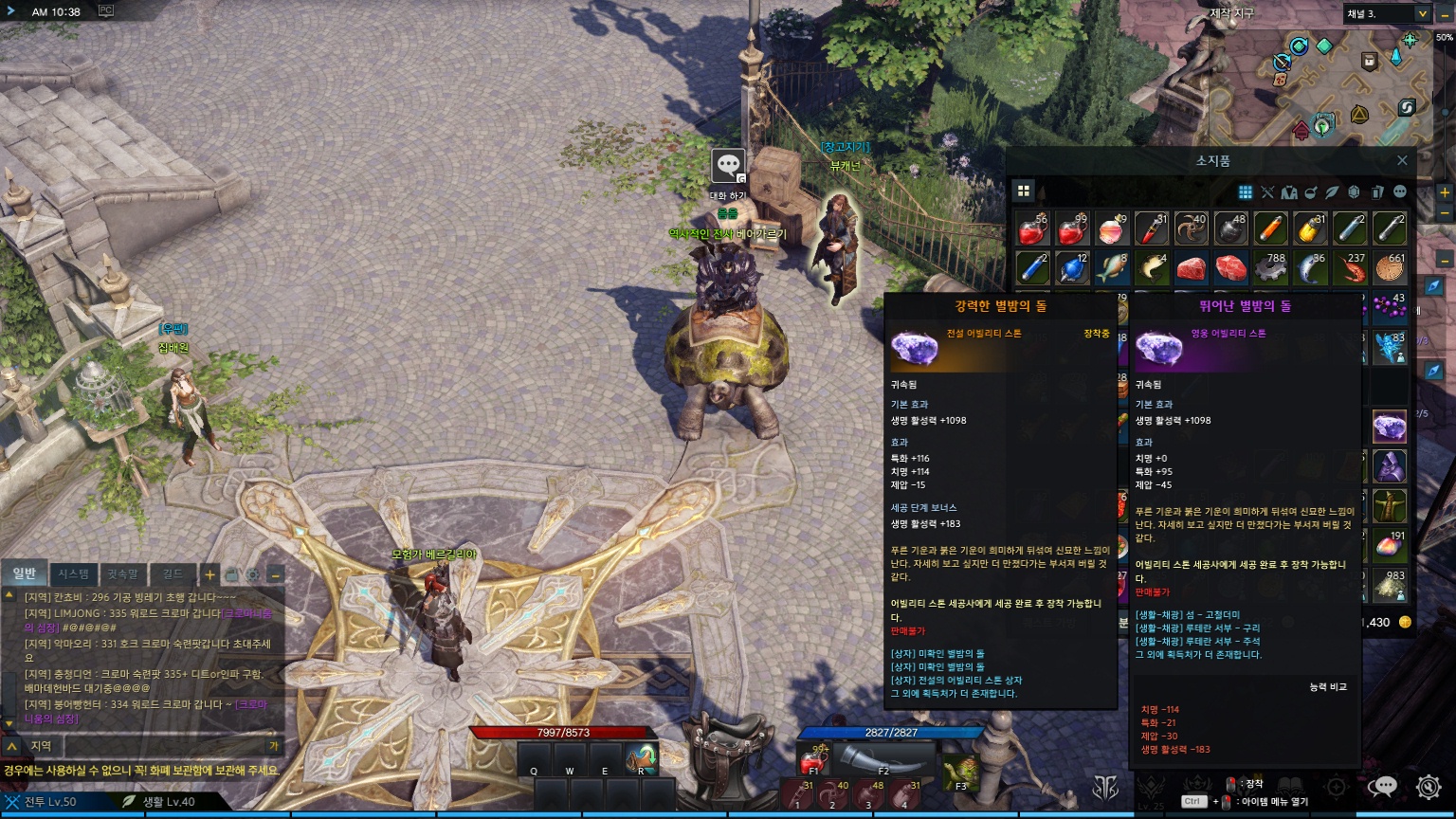Open the 채널 3 channel dropdown
This screenshot has height=819, width=1456.
(x=1386, y=13)
